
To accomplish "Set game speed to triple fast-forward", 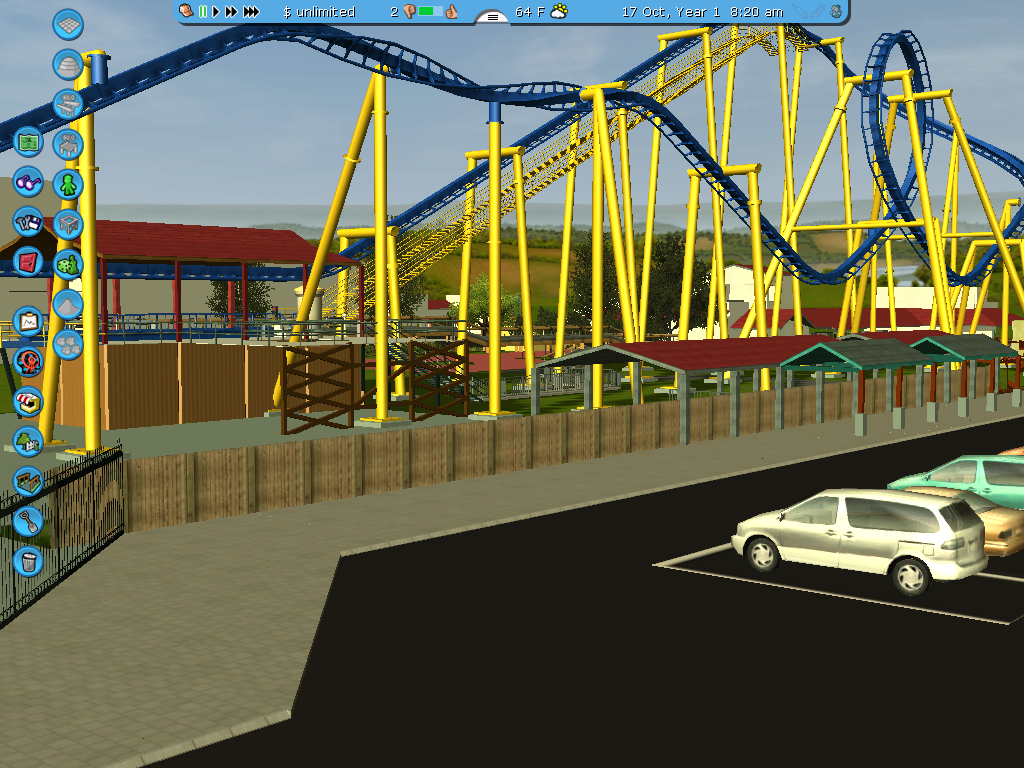I will [251, 12].
